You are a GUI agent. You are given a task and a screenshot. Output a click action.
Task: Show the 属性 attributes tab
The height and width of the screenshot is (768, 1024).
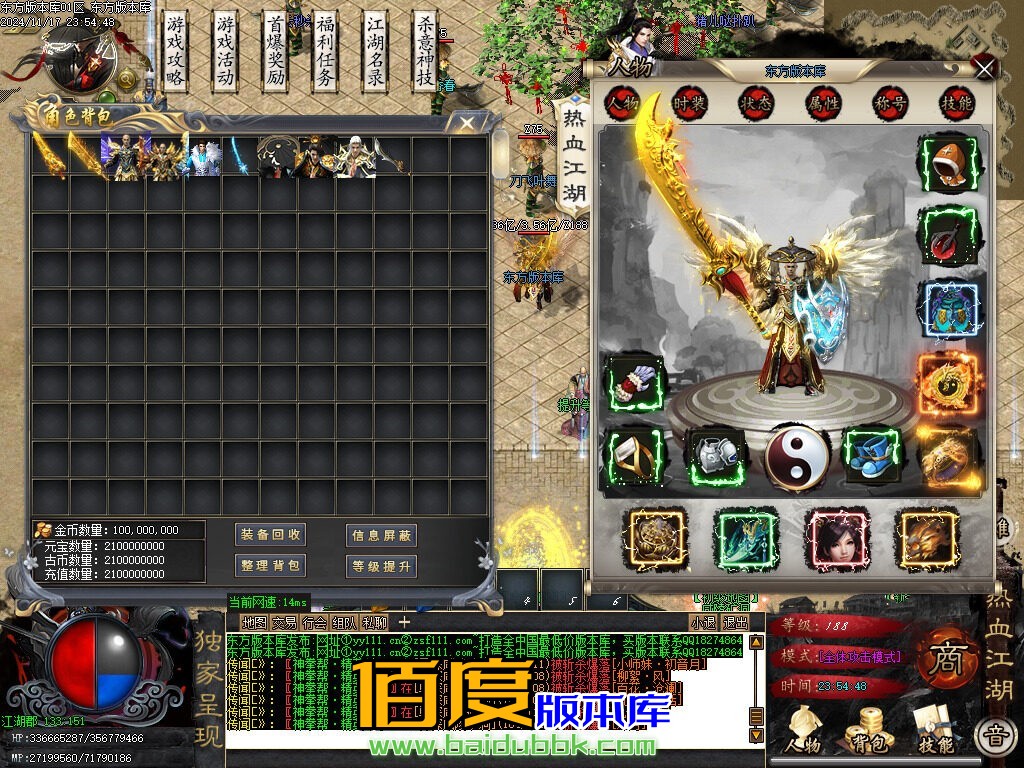coord(823,103)
